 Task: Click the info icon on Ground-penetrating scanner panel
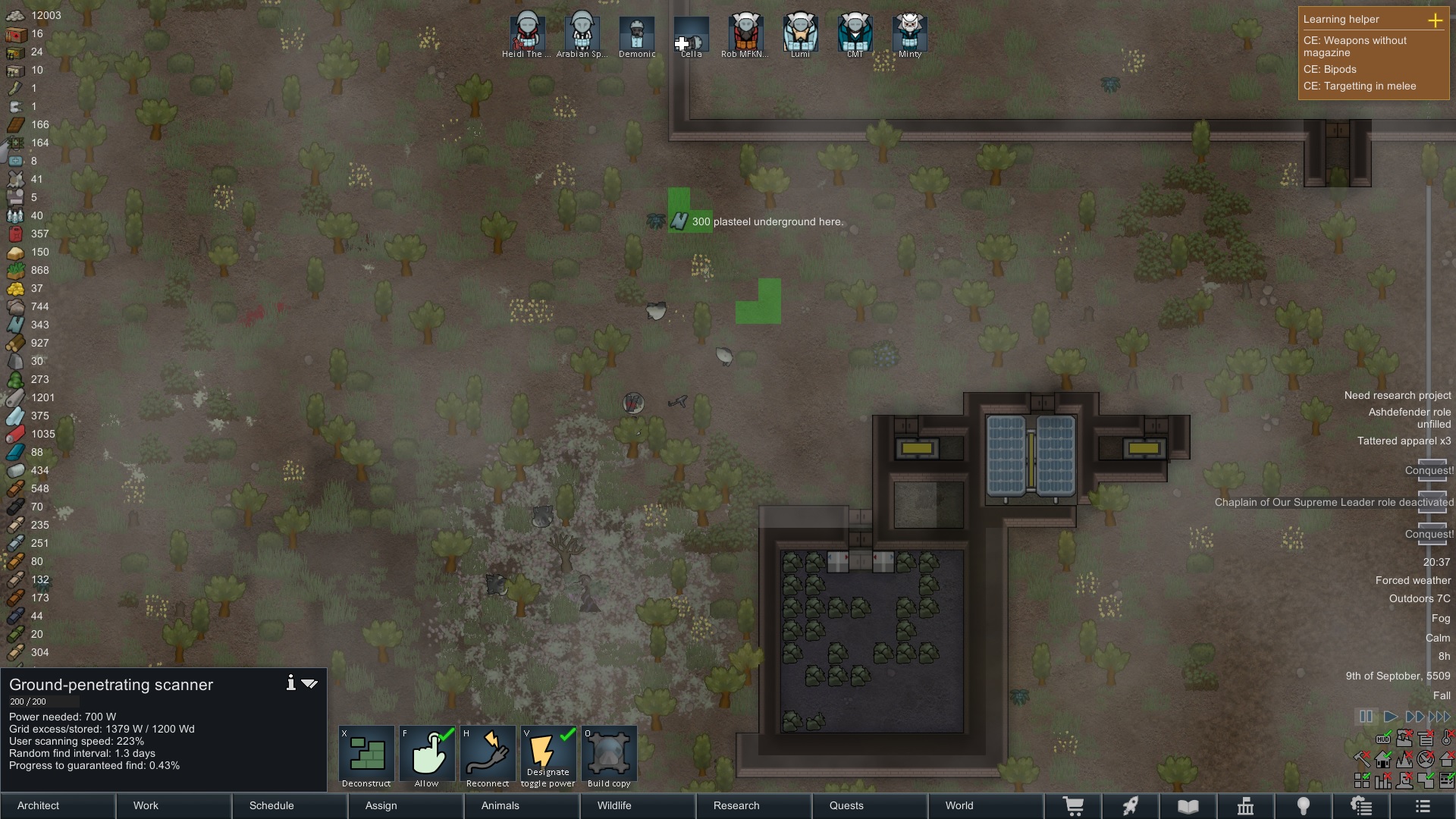pyautogui.click(x=290, y=682)
